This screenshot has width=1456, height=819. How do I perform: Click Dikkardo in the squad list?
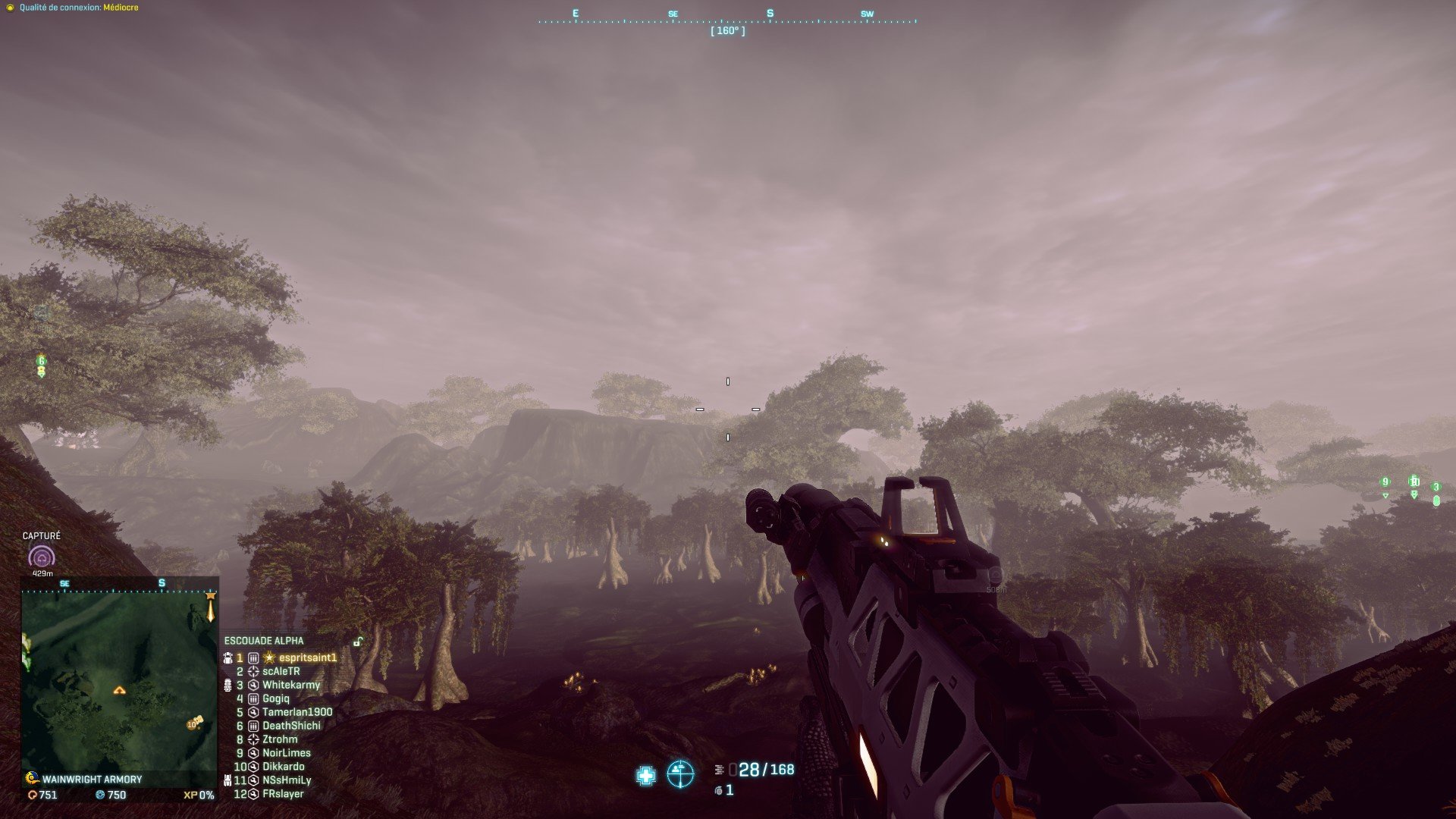pyautogui.click(x=283, y=767)
